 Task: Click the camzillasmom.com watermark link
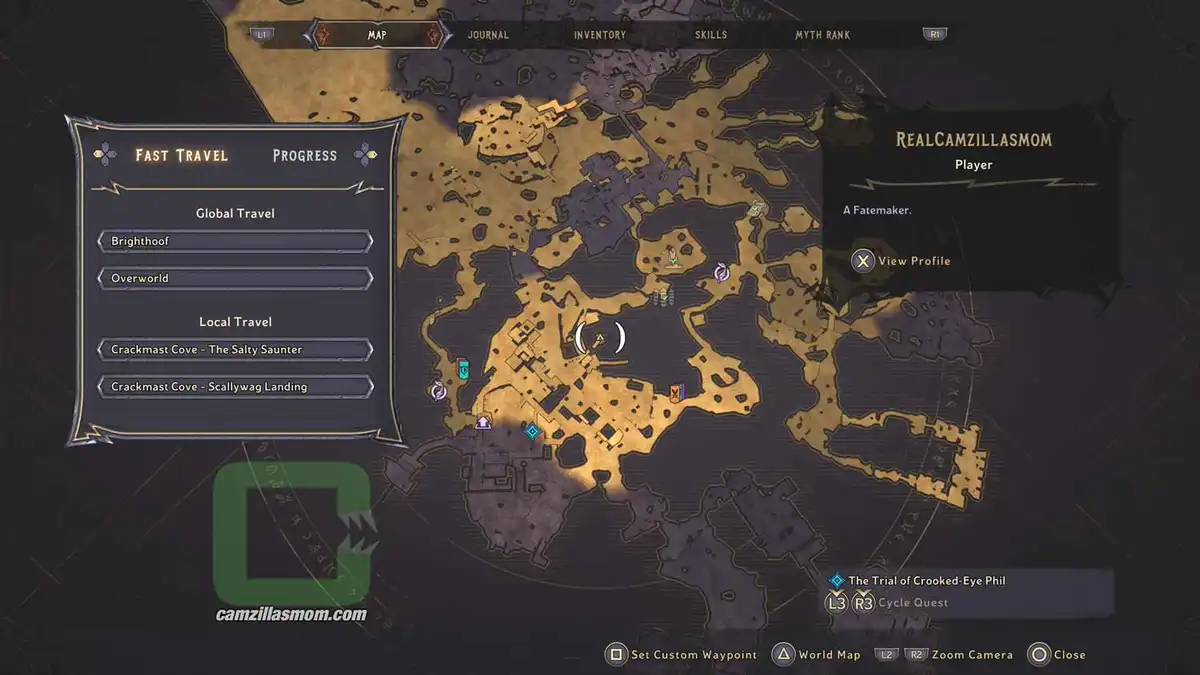click(291, 615)
